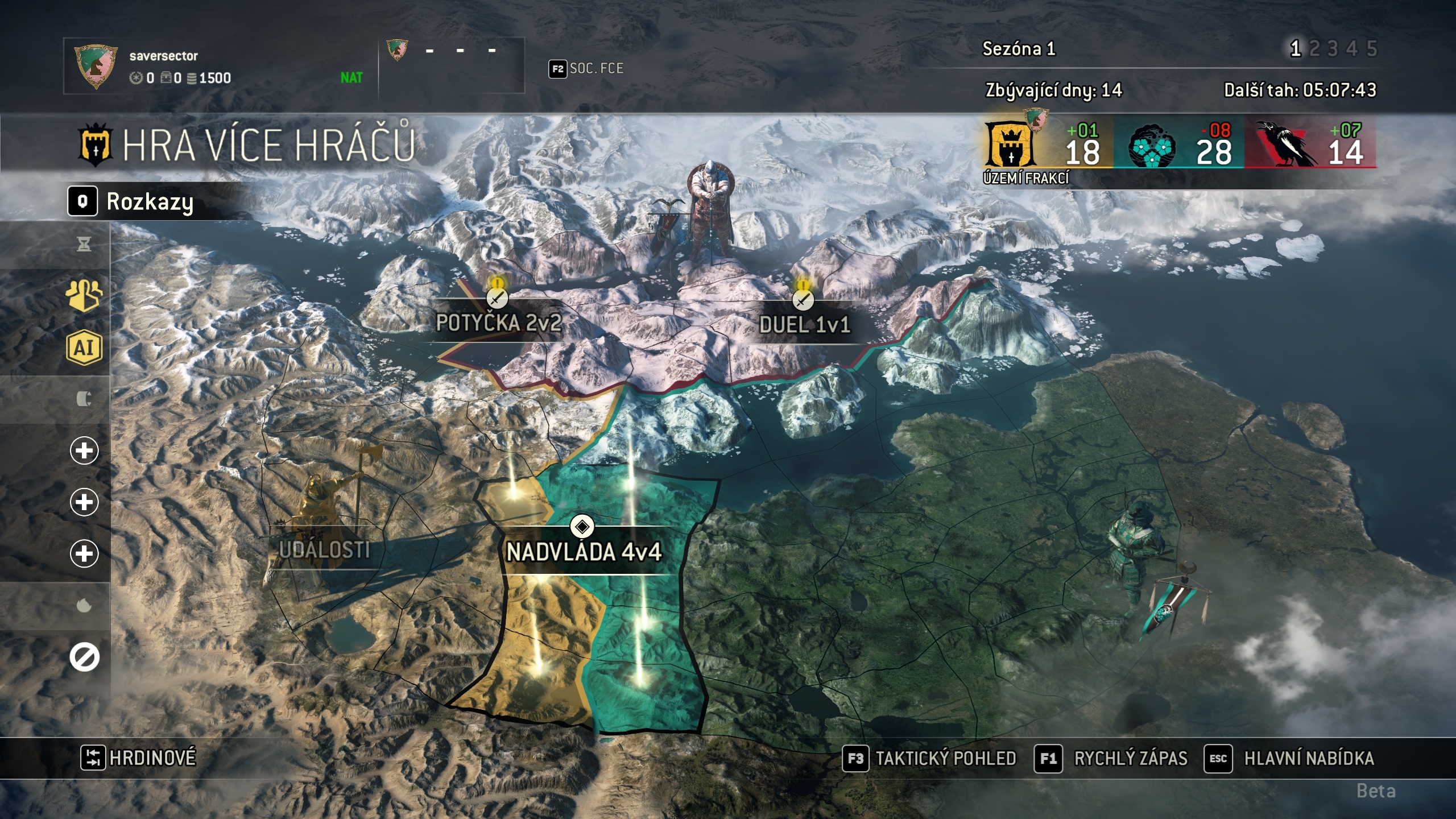The width and height of the screenshot is (1456, 819).
Task: Open the Soc. fce social menu
Action: (x=586, y=69)
